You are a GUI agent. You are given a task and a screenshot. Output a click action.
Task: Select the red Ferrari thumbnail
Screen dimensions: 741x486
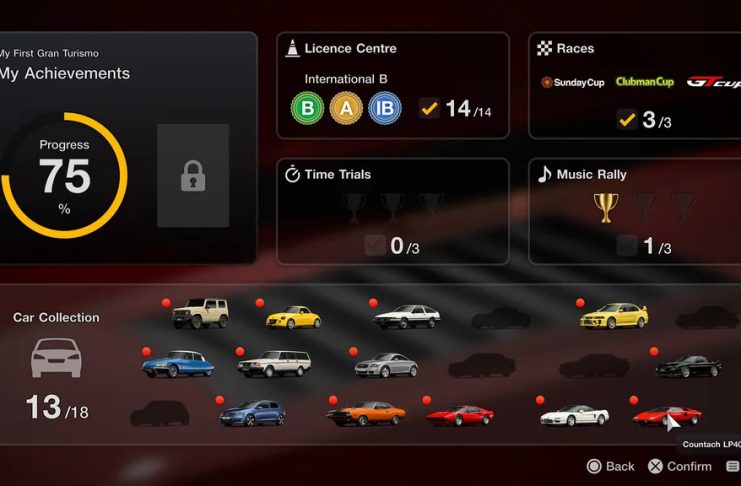(x=459, y=414)
